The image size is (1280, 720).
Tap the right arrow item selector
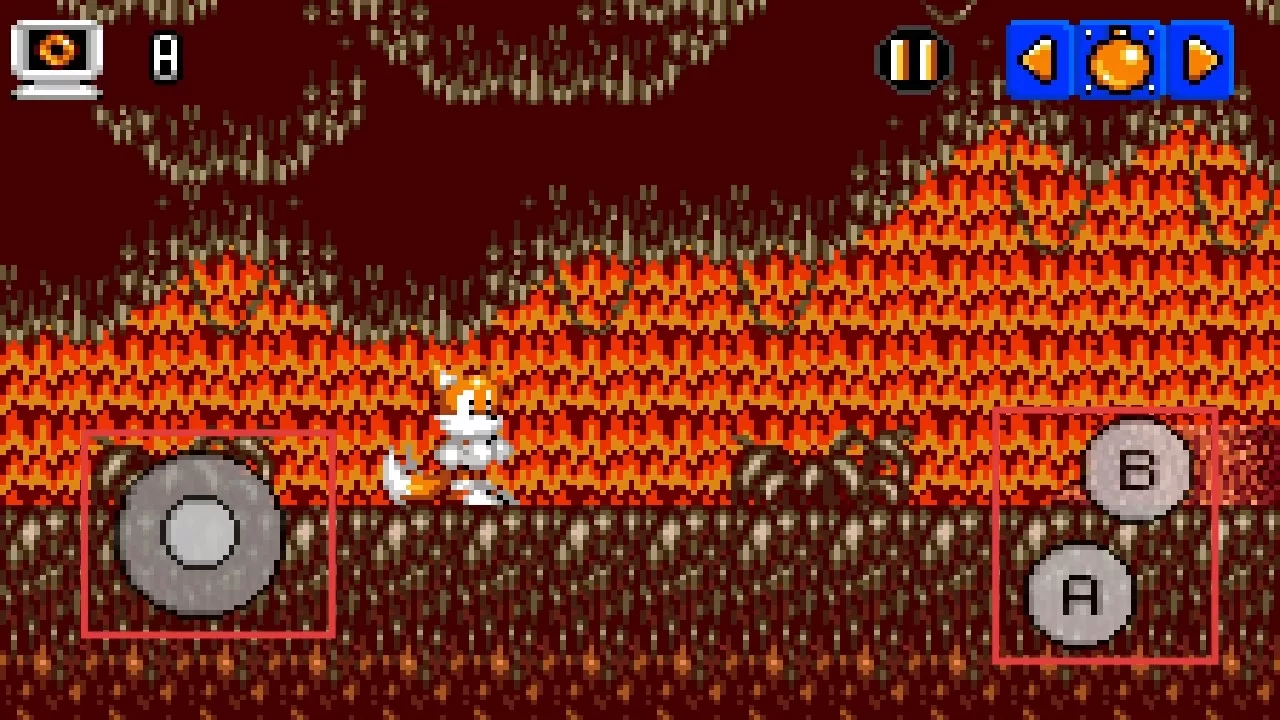(1201, 61)
